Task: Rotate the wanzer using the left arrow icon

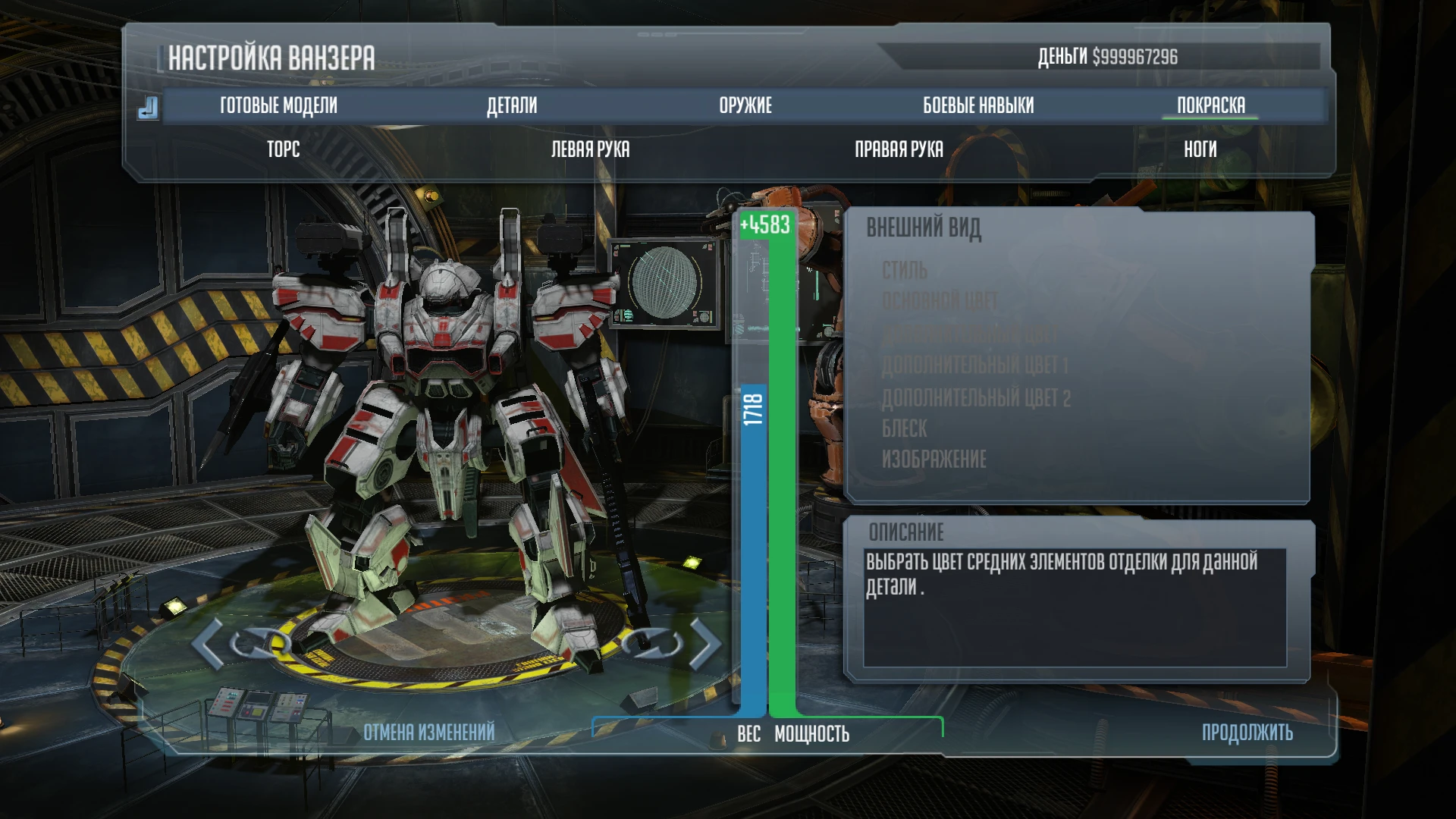Action: tap(206, 645)
